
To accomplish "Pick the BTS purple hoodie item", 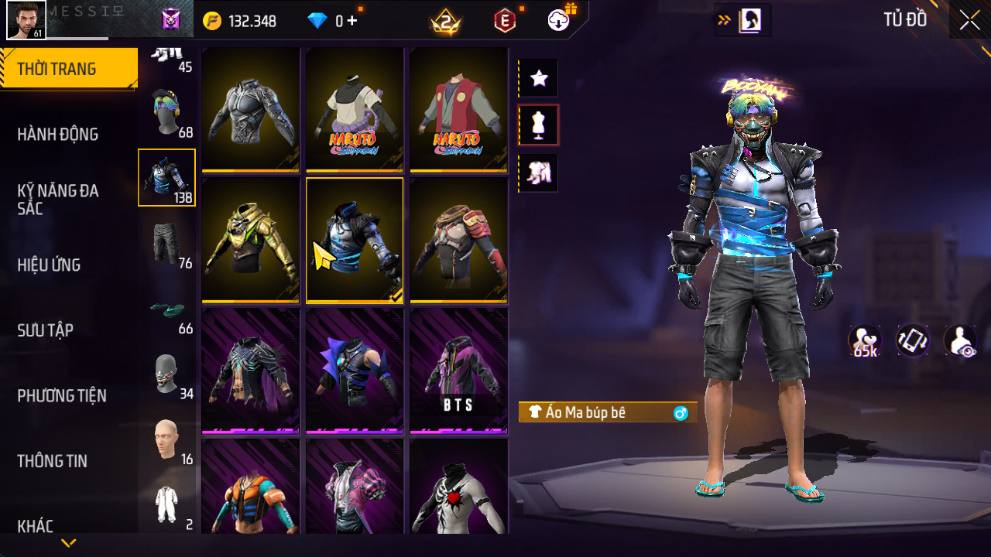I will point(459,372).
